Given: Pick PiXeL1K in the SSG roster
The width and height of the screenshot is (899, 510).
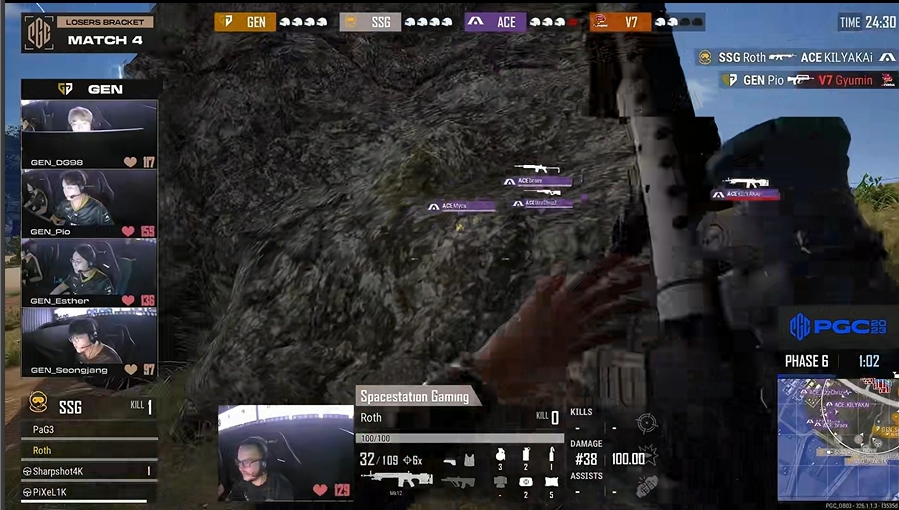Looking at the screenshot, I should tap(88, 492).
